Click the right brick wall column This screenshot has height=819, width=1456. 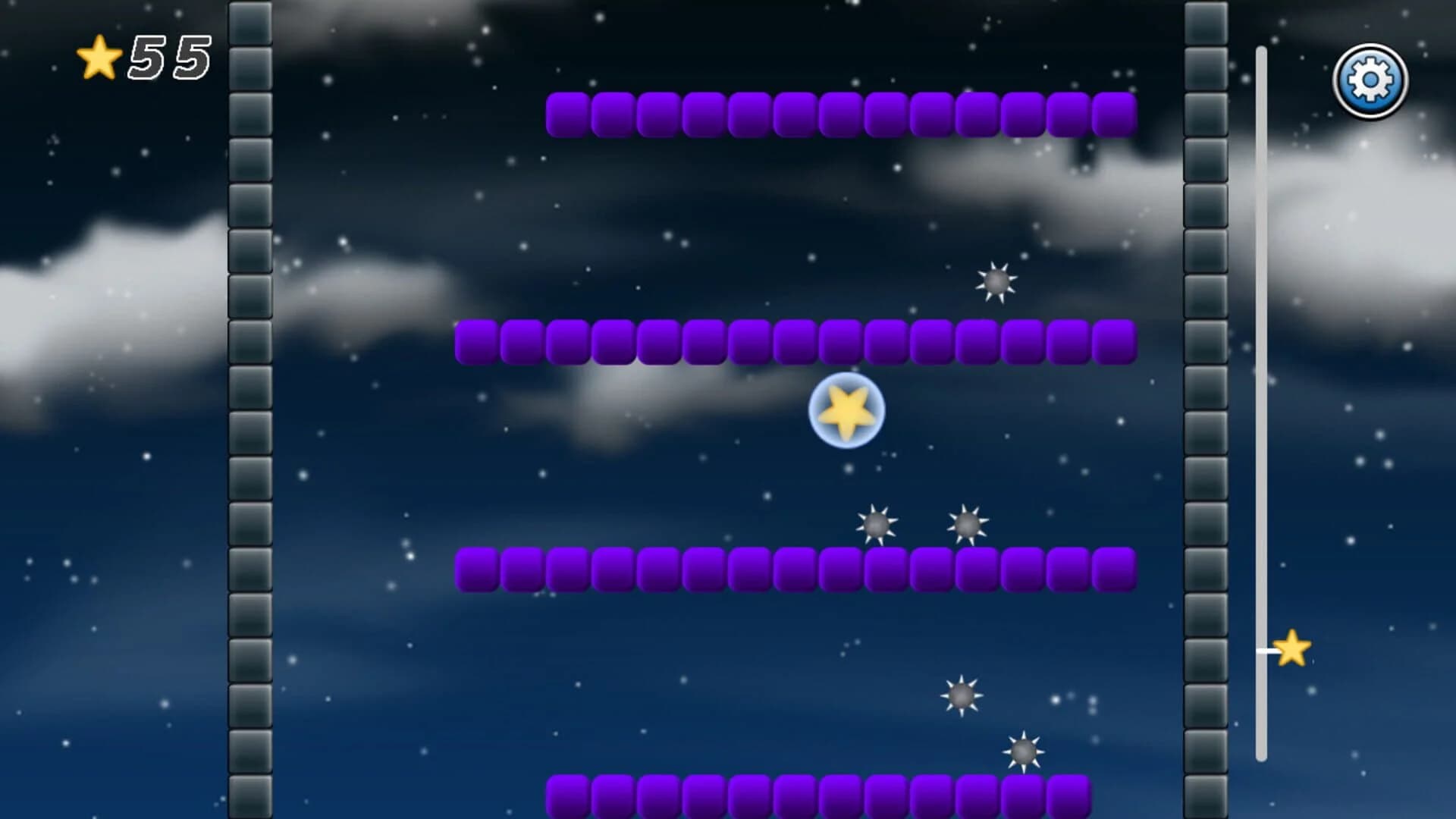click(1206, 409)
